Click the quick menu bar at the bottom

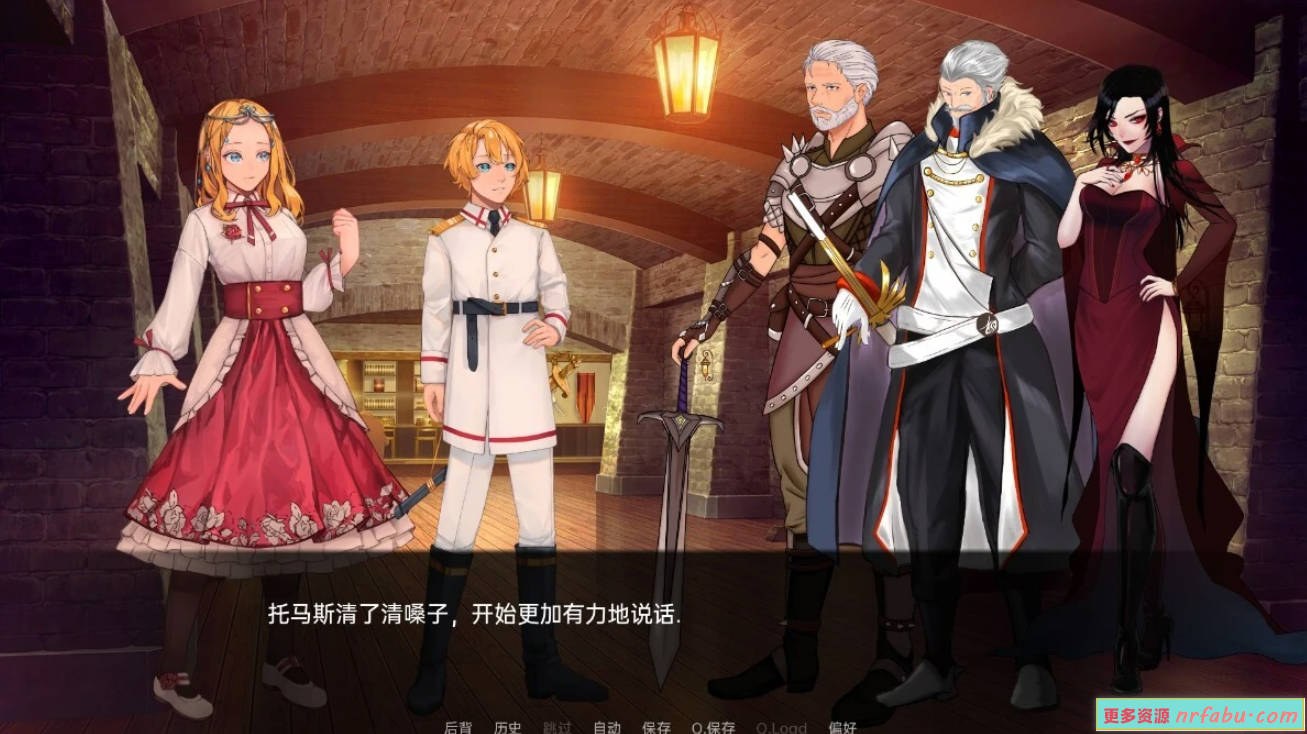click(x=650, y=727)
